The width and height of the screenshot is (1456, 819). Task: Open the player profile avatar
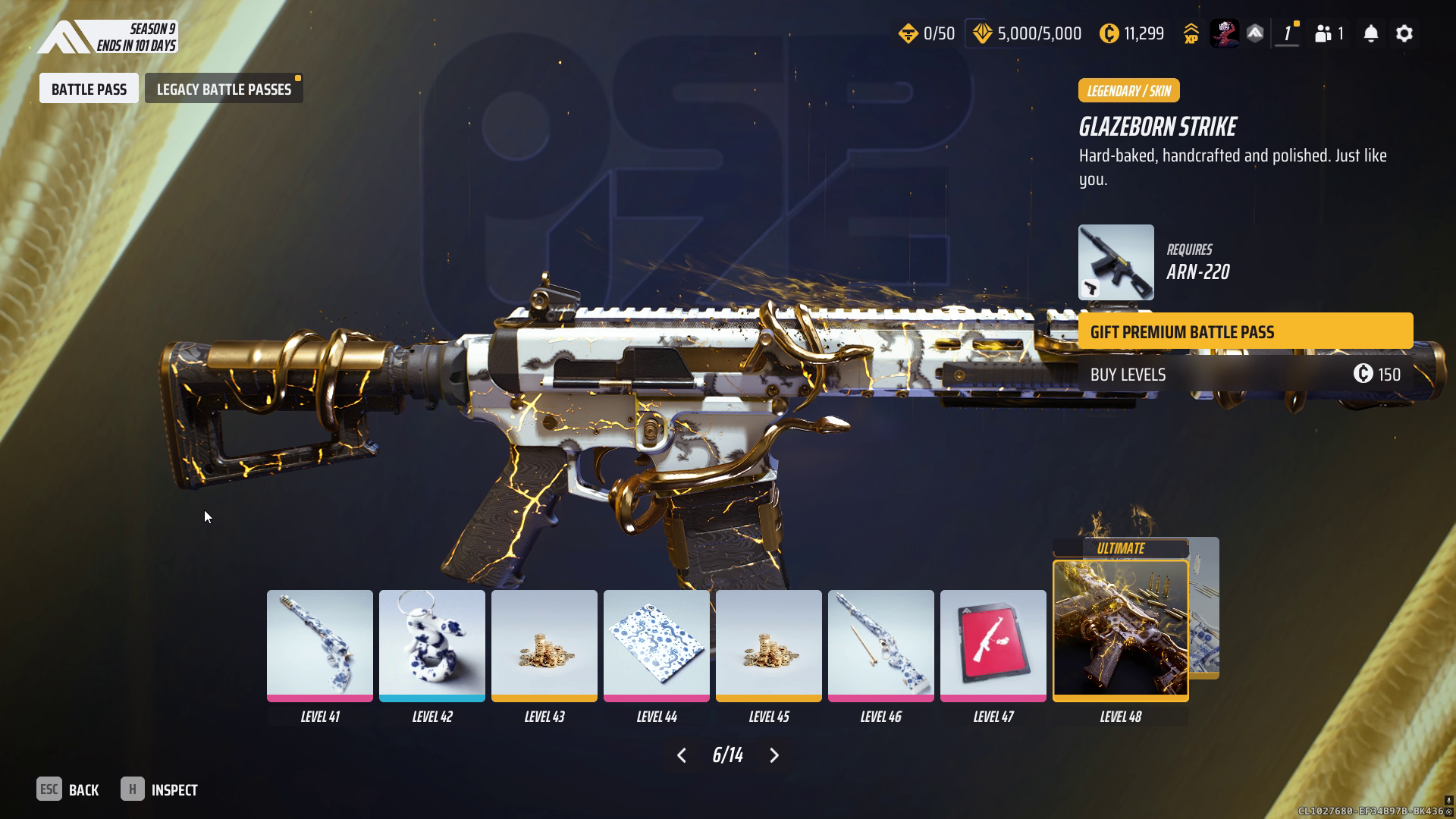tap(1223, 33)
